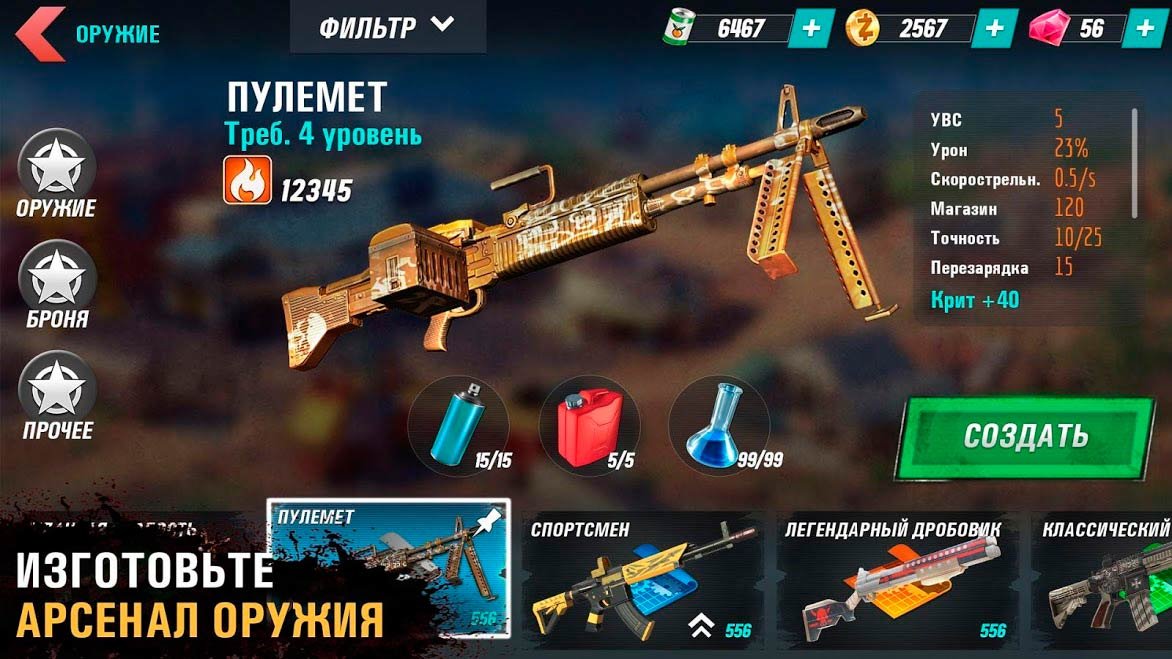Choose the Пулемет weapon card

pos(388,567)
